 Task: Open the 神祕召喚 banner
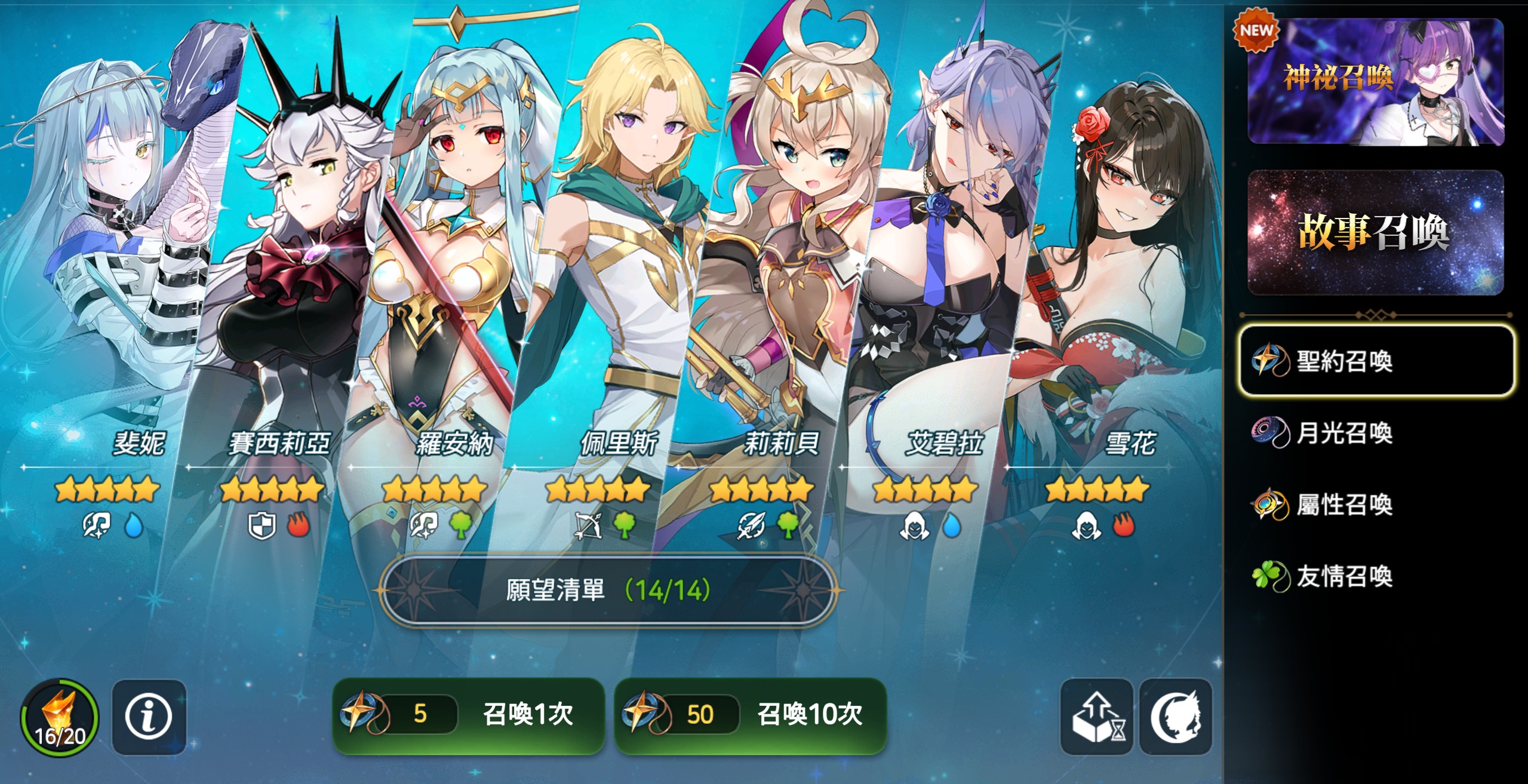pyautogui.click(x=1375, y=81)
